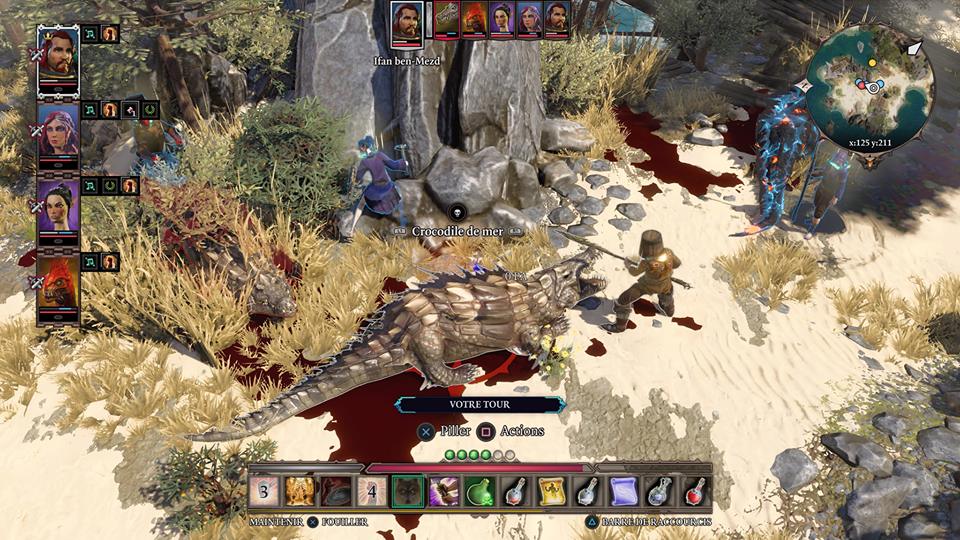
Task: Use the yellow scroll in the hotbar
Action: coord(551,491)
